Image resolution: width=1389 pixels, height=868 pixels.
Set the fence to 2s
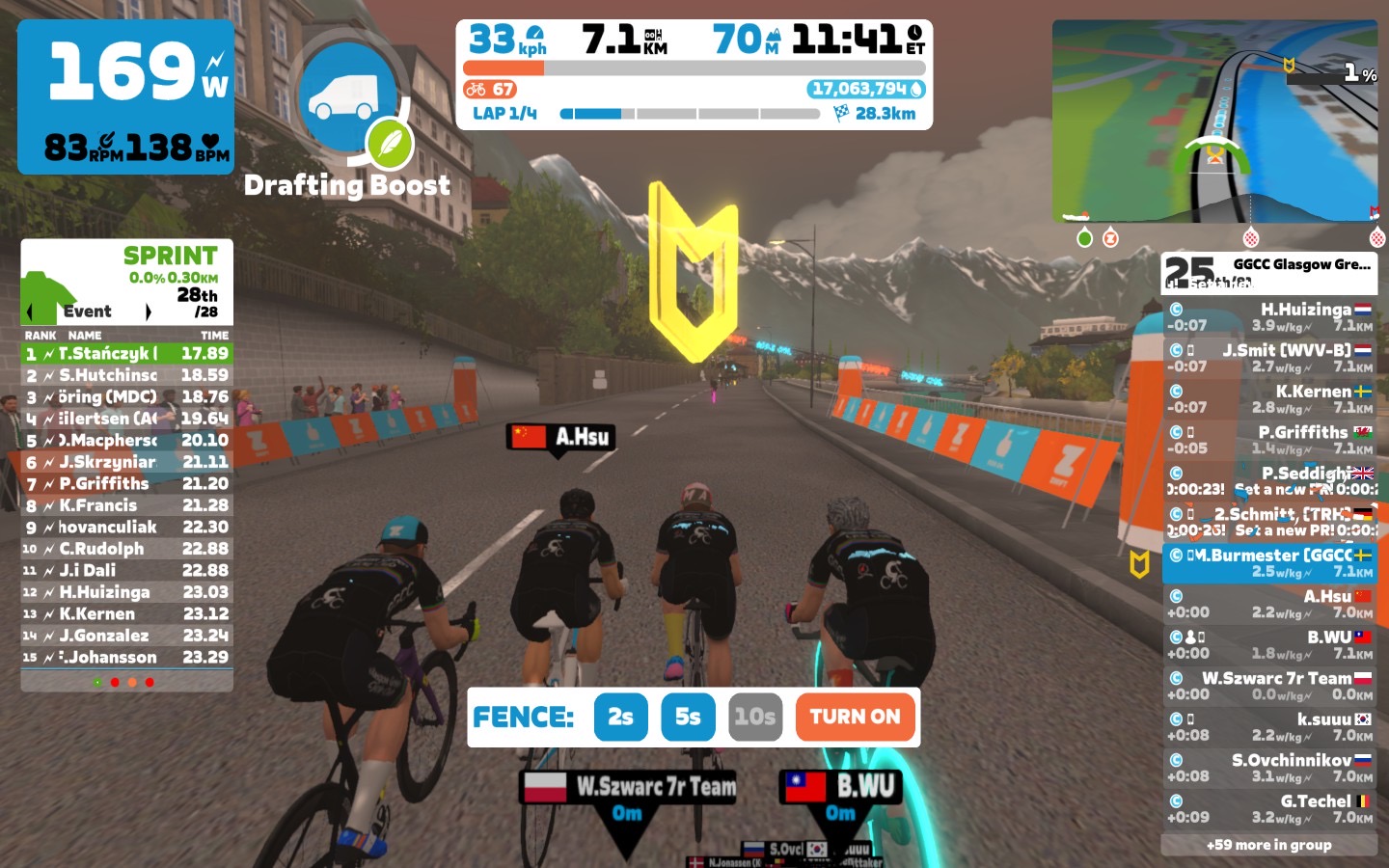click(x=620, y=717)
